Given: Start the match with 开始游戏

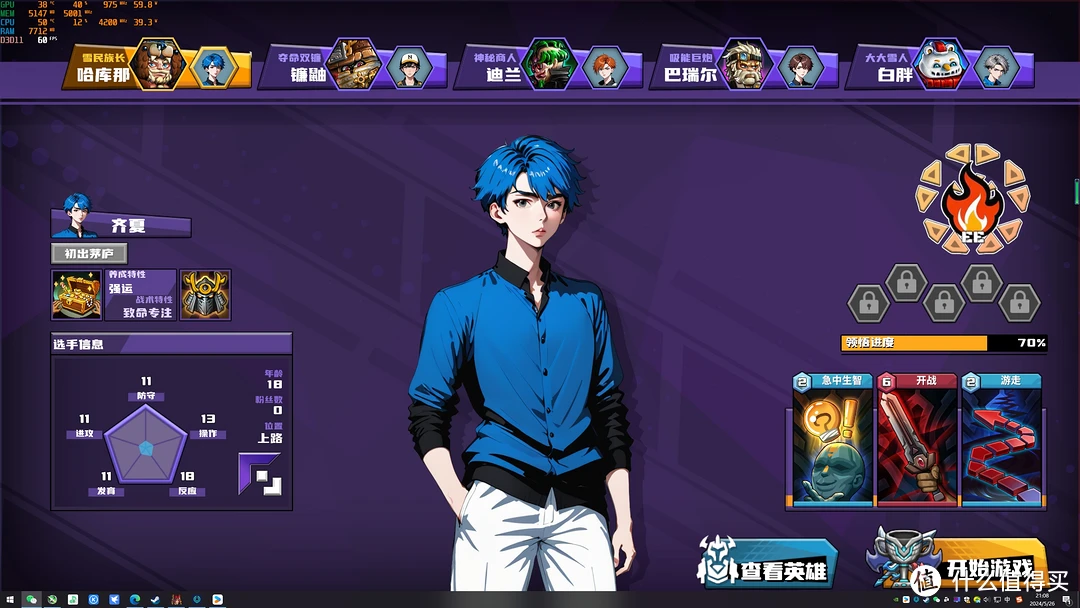Looking at the screenshot, I should [x=960, y=565].
